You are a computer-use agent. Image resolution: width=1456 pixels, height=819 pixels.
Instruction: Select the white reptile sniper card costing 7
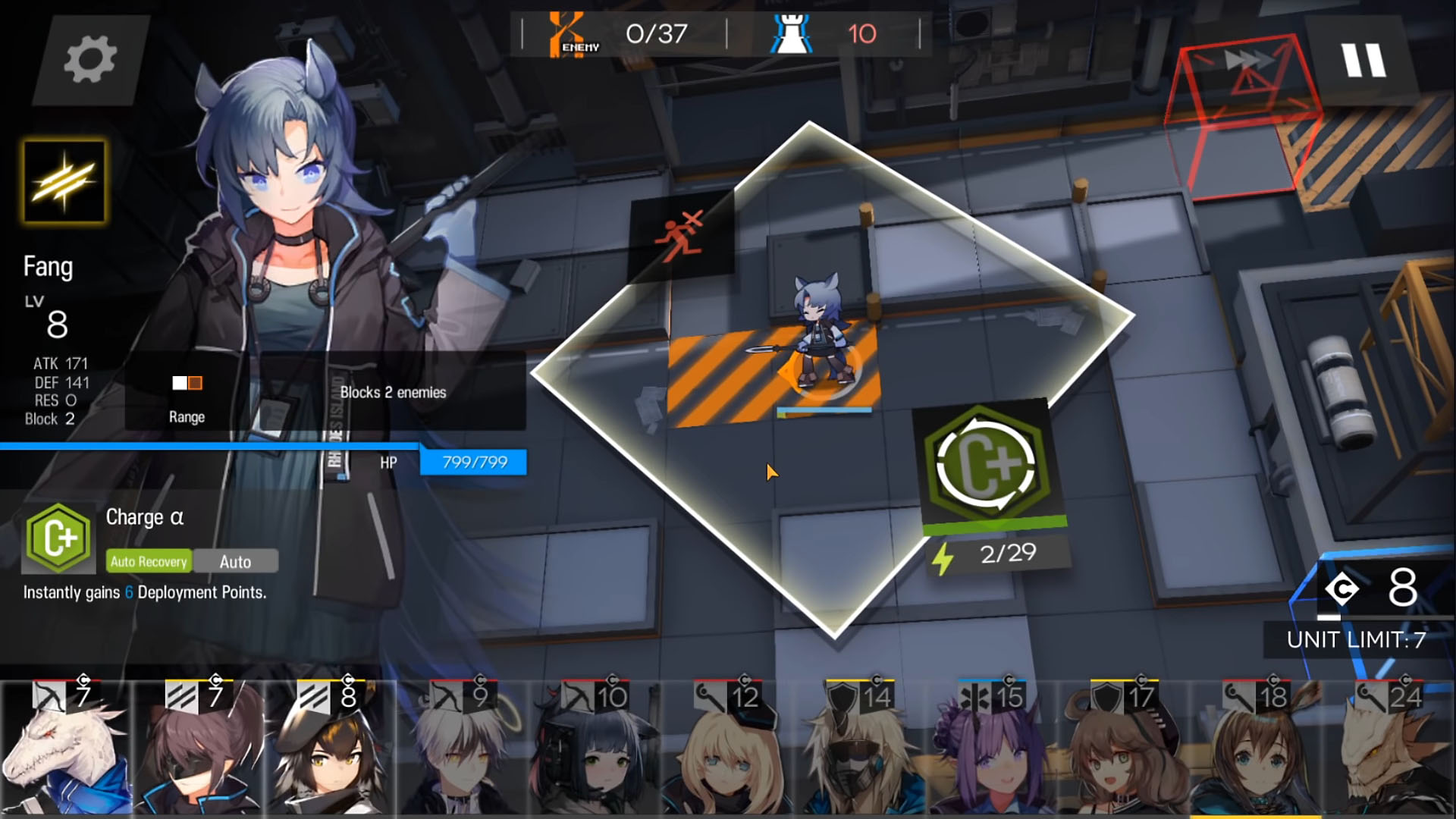click(x=66, y=751)
